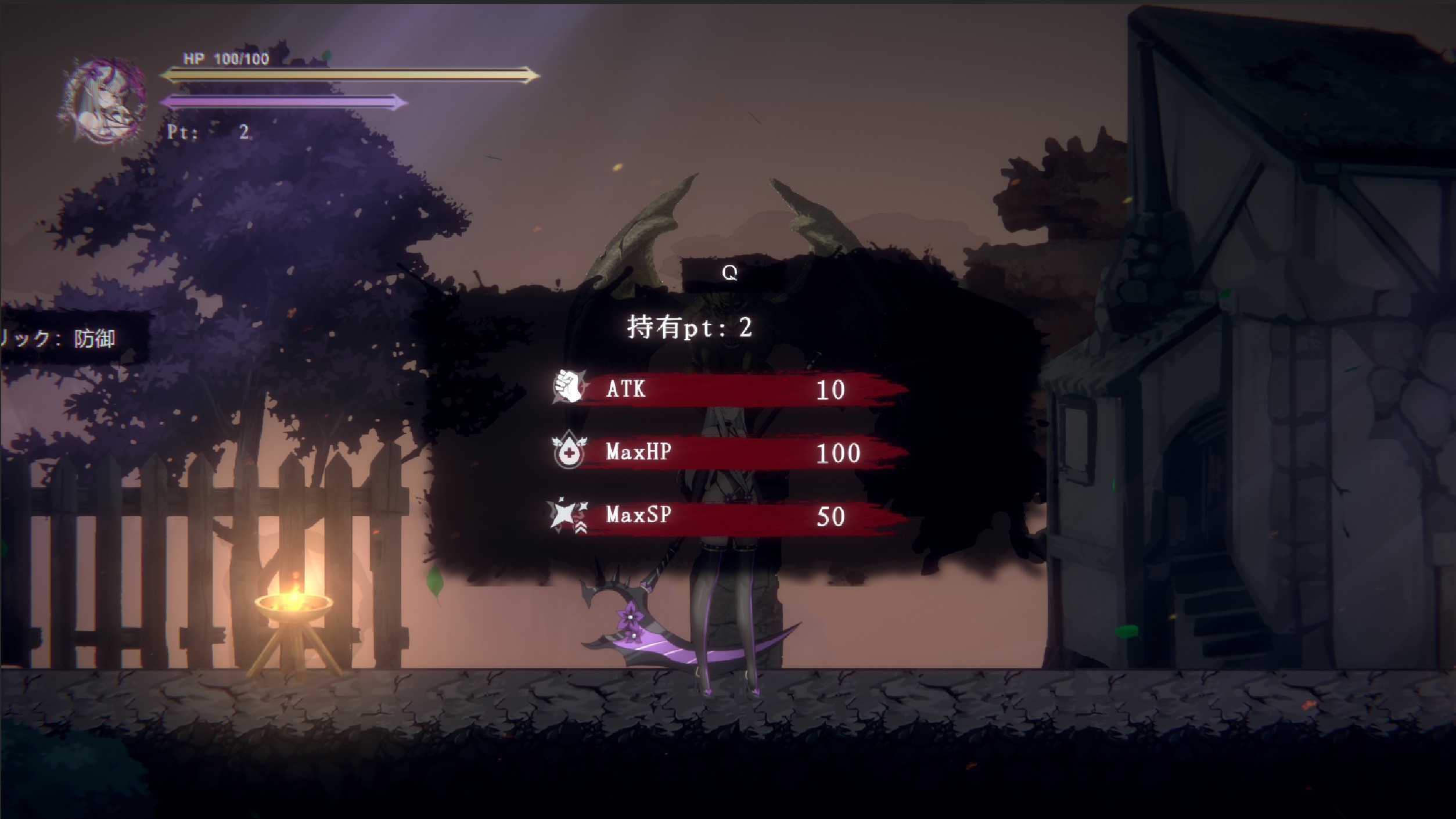Select the MaxHP upgrade row
This screenshot has width=1456, height=819.
coord(729,452)
